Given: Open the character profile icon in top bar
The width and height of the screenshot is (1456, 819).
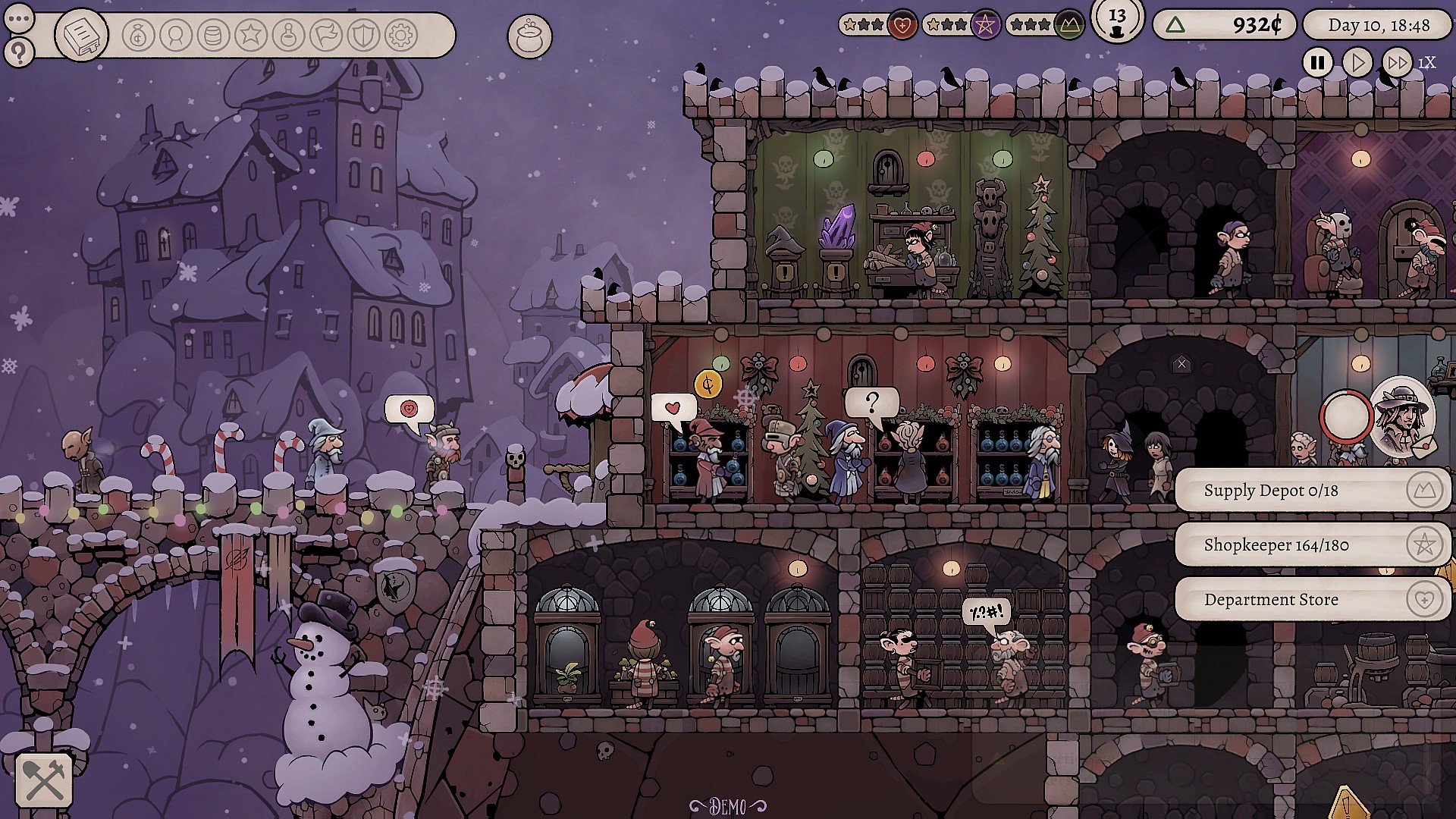Looking at the screenshot, I should tap(174, 33).
